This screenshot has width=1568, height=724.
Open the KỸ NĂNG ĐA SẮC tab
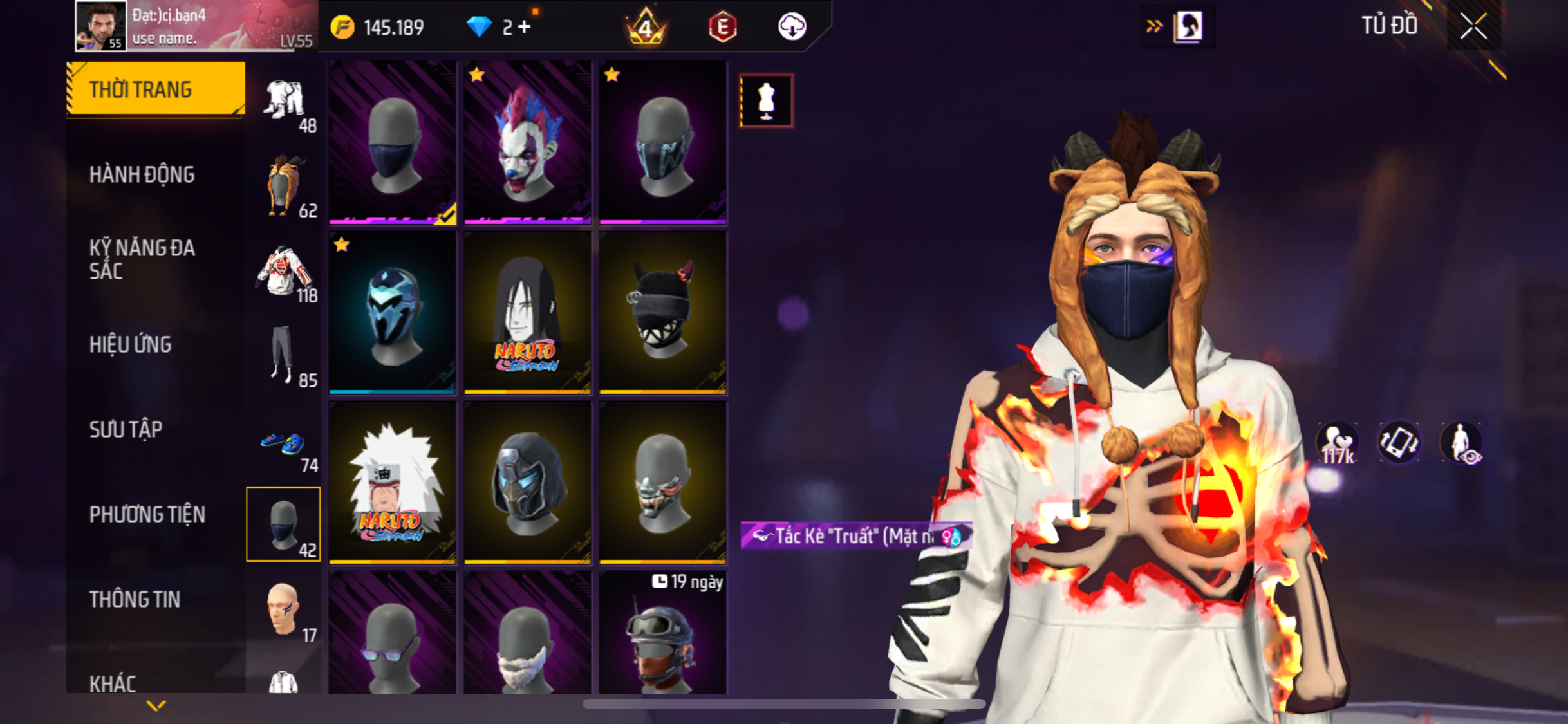pyautogui.click(x=142, y=259)
